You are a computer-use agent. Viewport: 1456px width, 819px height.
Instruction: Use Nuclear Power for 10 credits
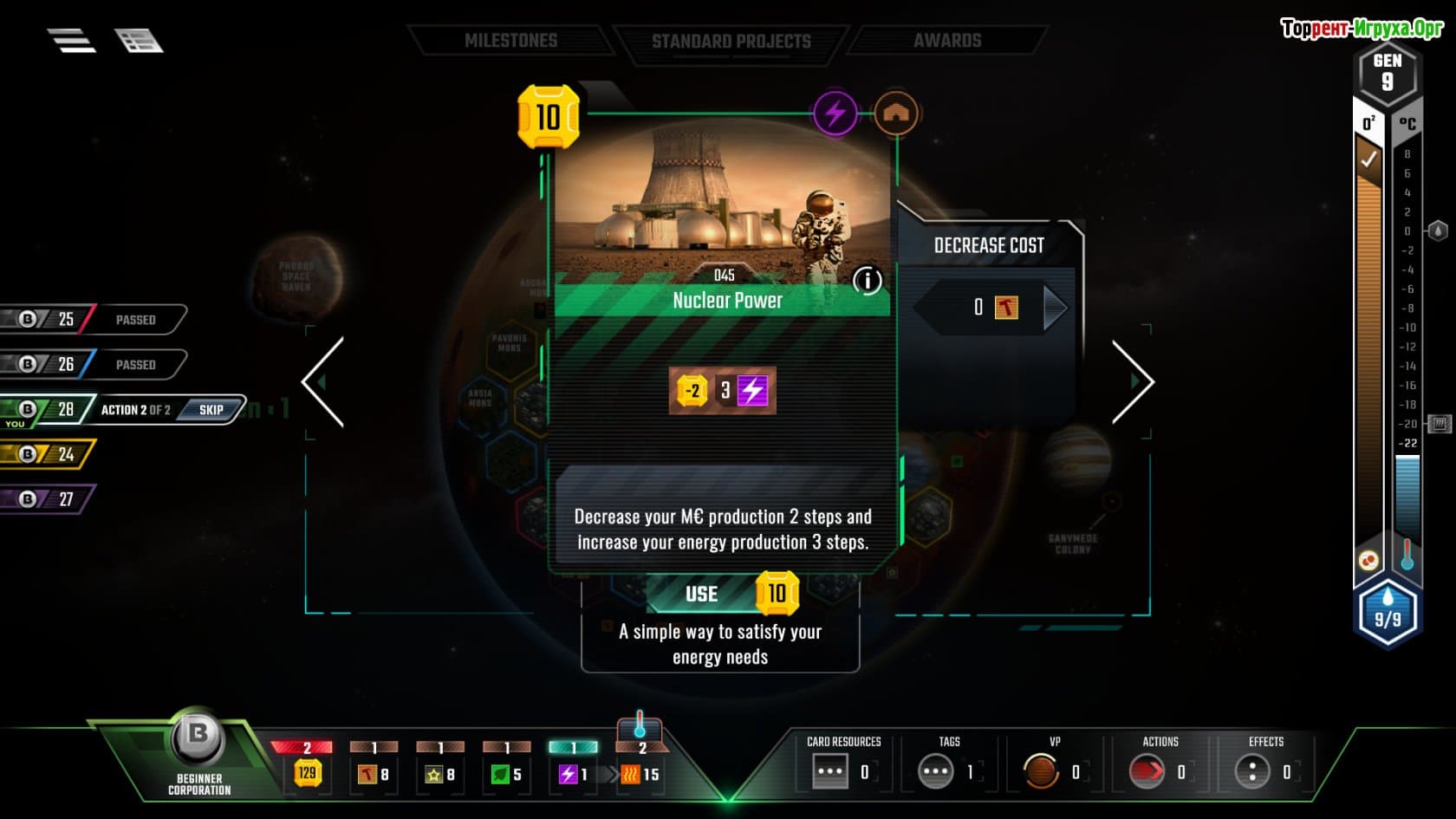(721, 594)
